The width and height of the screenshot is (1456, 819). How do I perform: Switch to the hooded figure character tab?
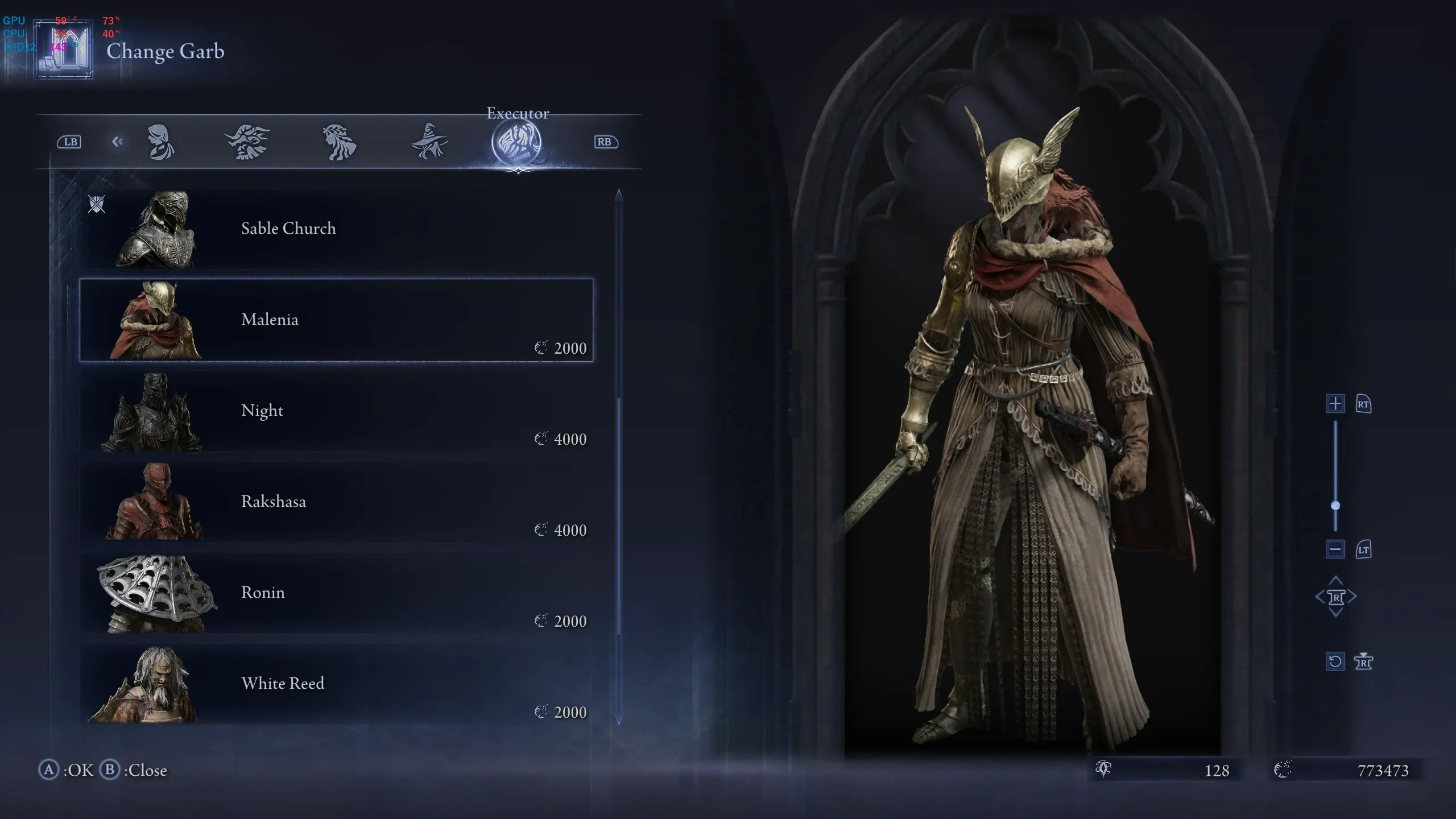point(160,142)
